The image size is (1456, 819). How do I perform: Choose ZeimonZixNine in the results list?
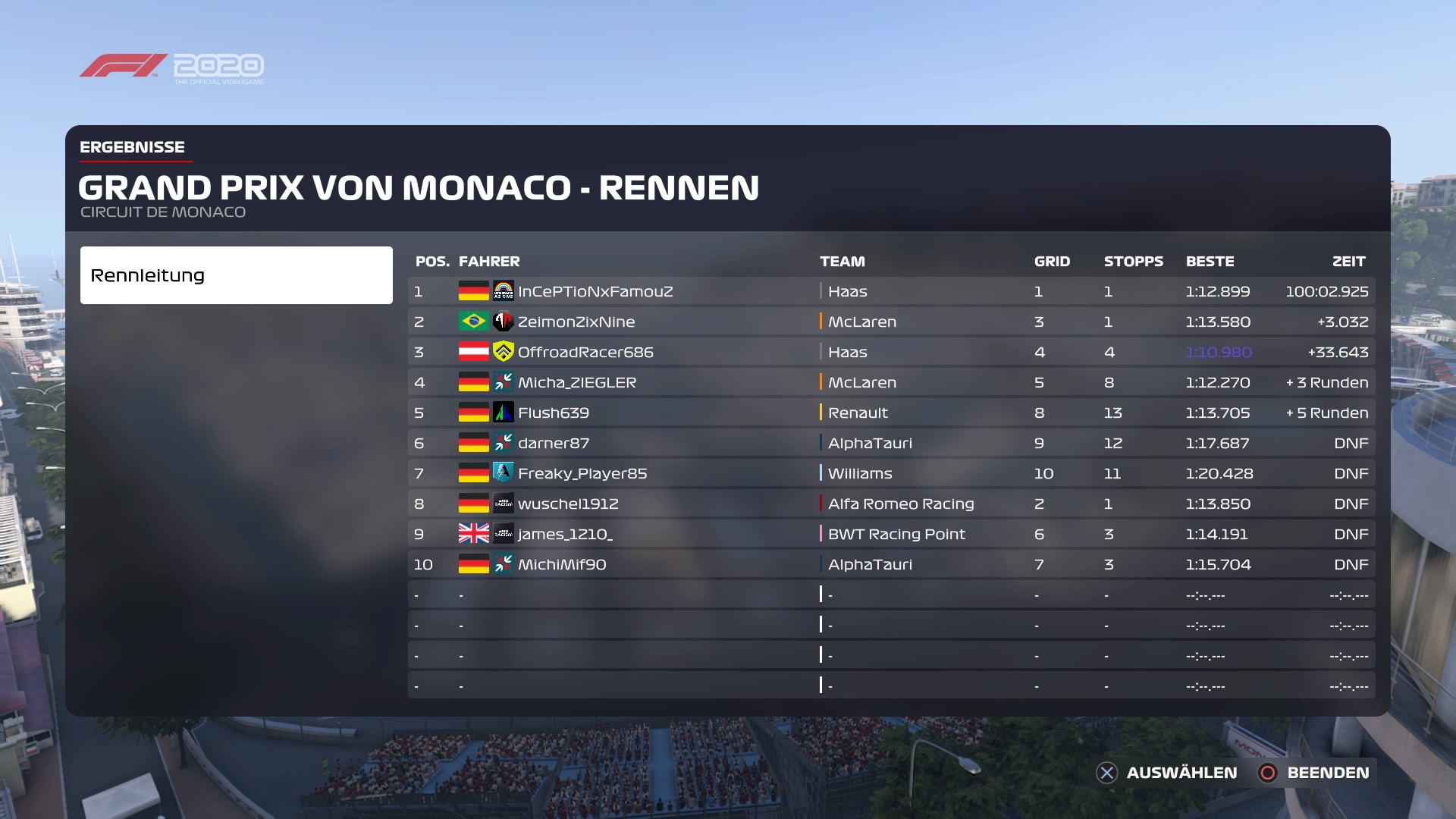click(576, 322)
